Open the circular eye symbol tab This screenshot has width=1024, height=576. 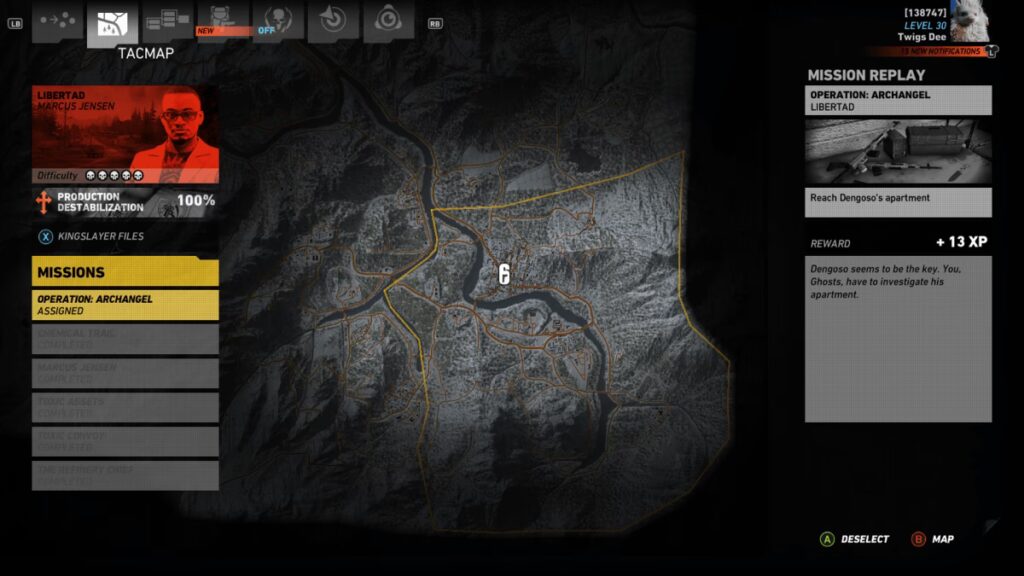388,20
